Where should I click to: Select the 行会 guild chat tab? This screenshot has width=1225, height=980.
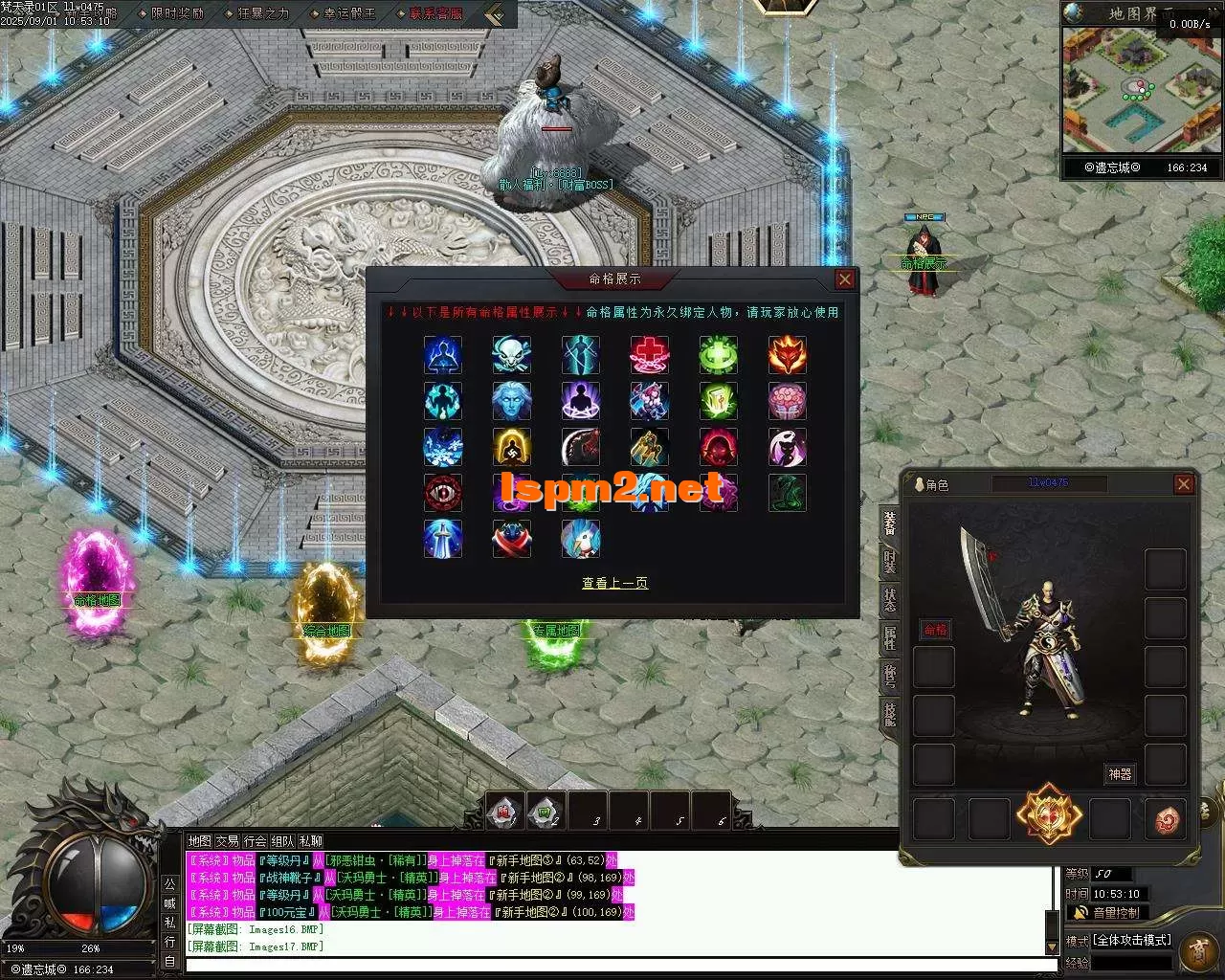(255, 841)
